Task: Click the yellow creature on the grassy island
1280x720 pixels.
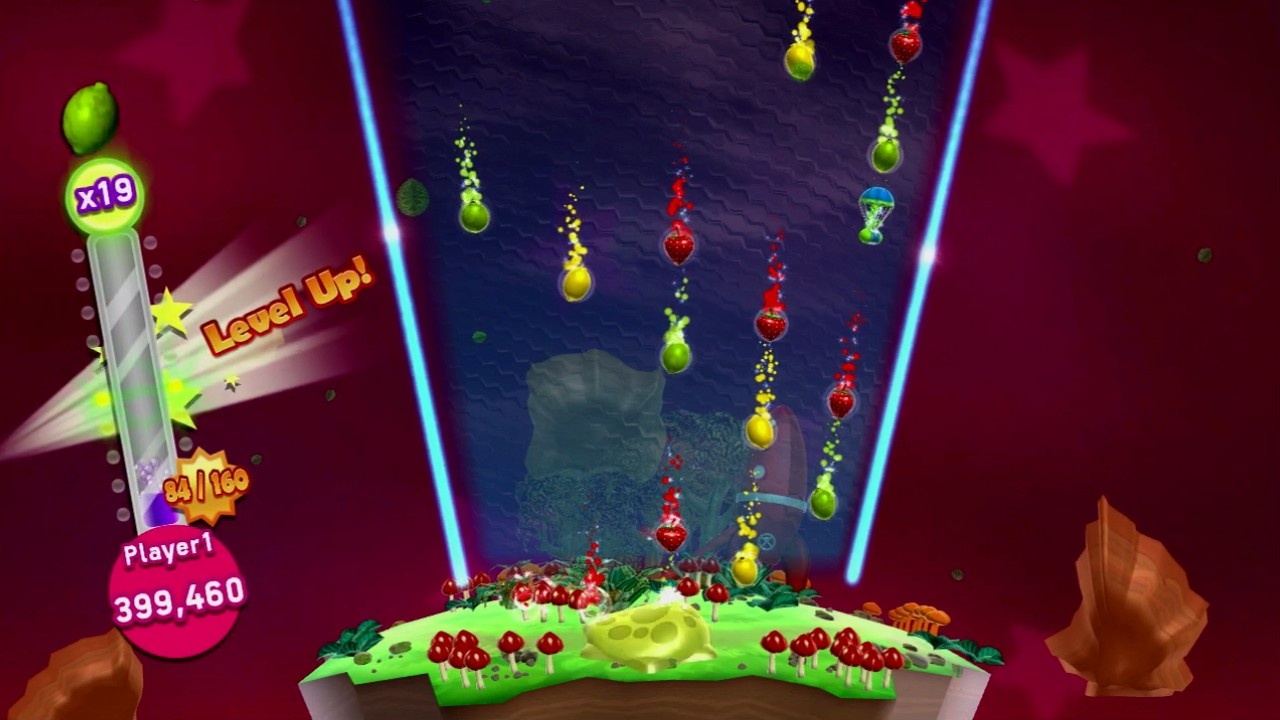Action: (648, 635)
